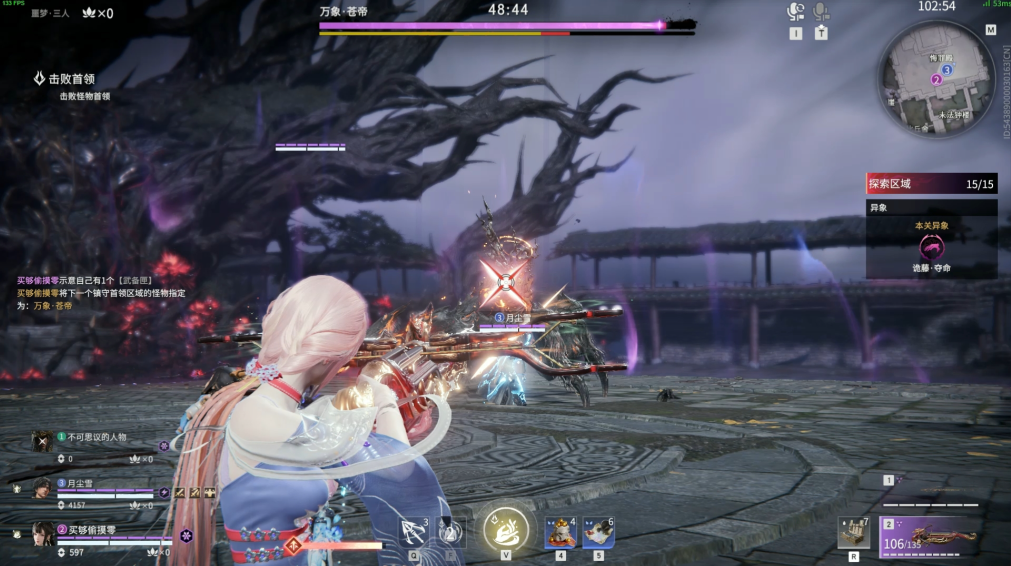
Task: Toggle the voice chat speaker icon
Action: 796,12
